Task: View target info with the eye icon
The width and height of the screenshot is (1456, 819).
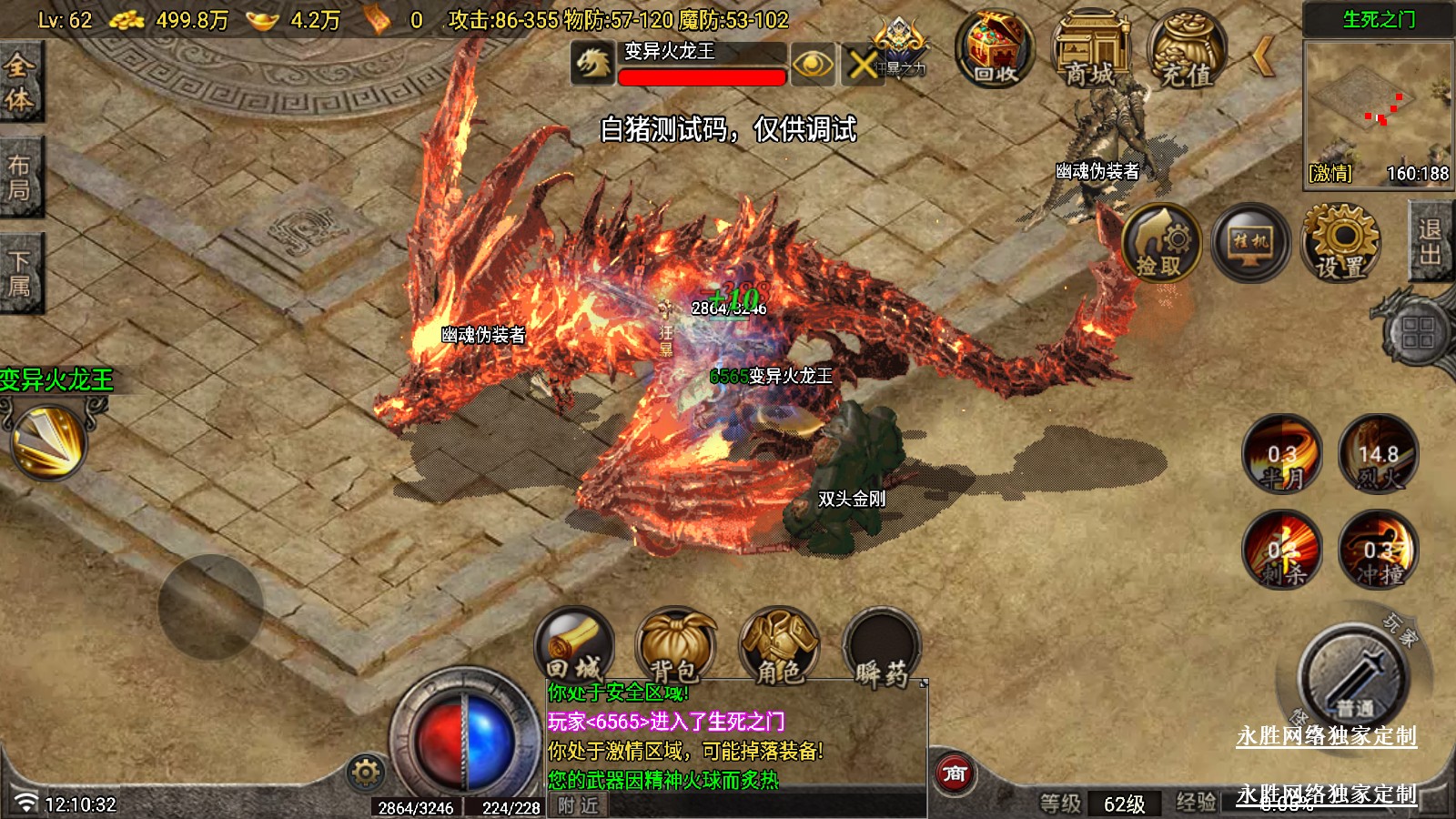Action: (x=813, y=64)
